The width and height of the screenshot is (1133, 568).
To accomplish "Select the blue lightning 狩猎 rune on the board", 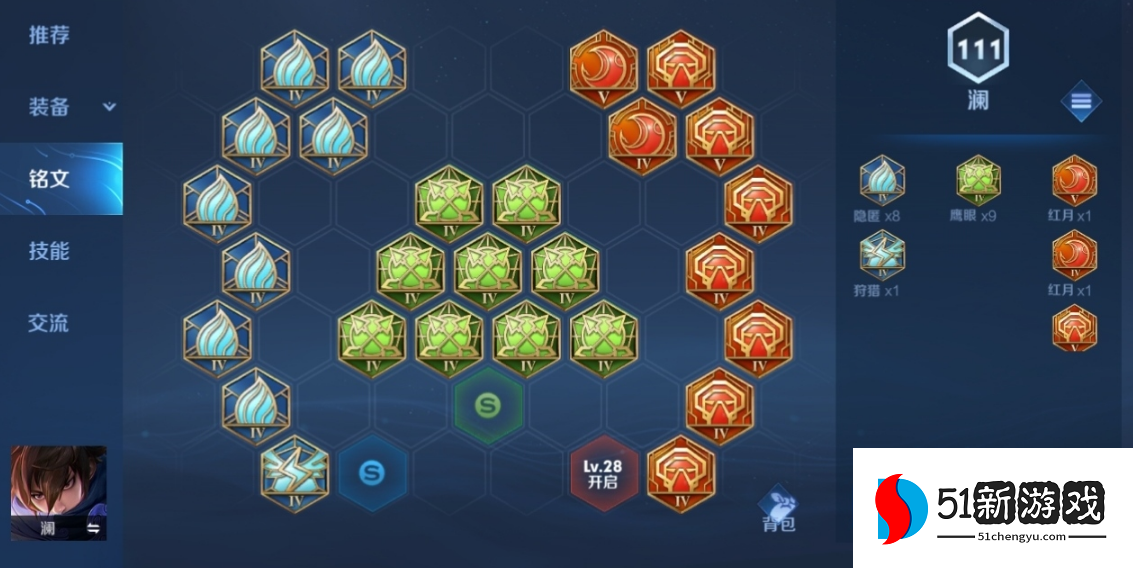I will [294, 470].
